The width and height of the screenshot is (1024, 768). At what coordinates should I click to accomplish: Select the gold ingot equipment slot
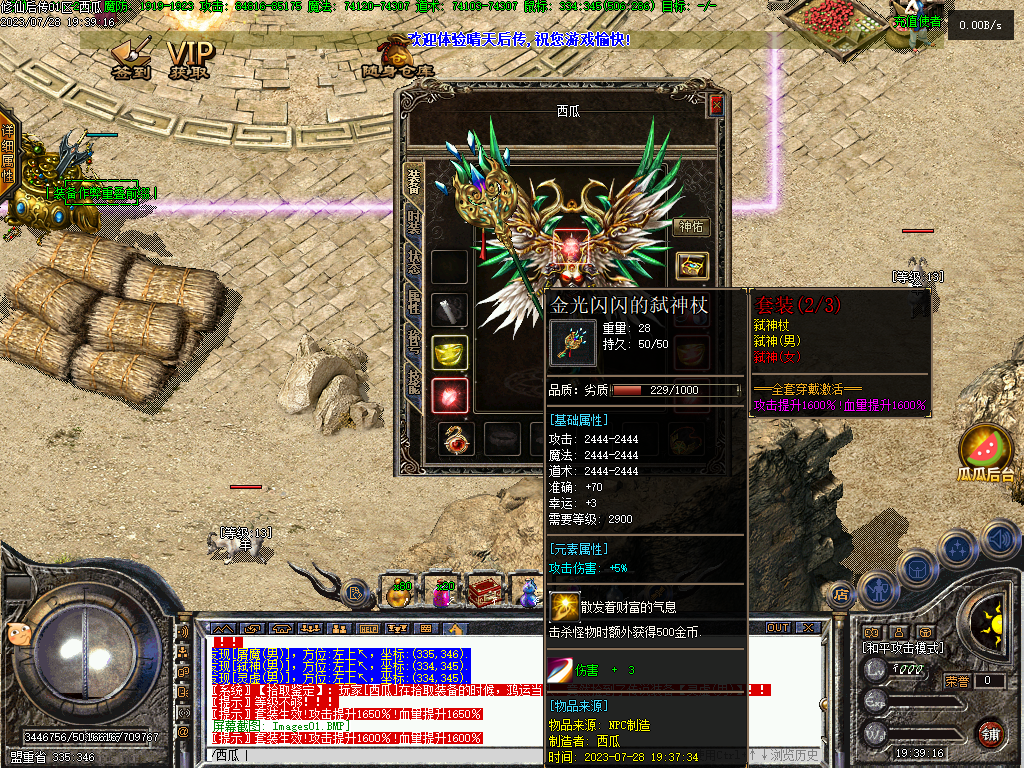tap(450, 352)
